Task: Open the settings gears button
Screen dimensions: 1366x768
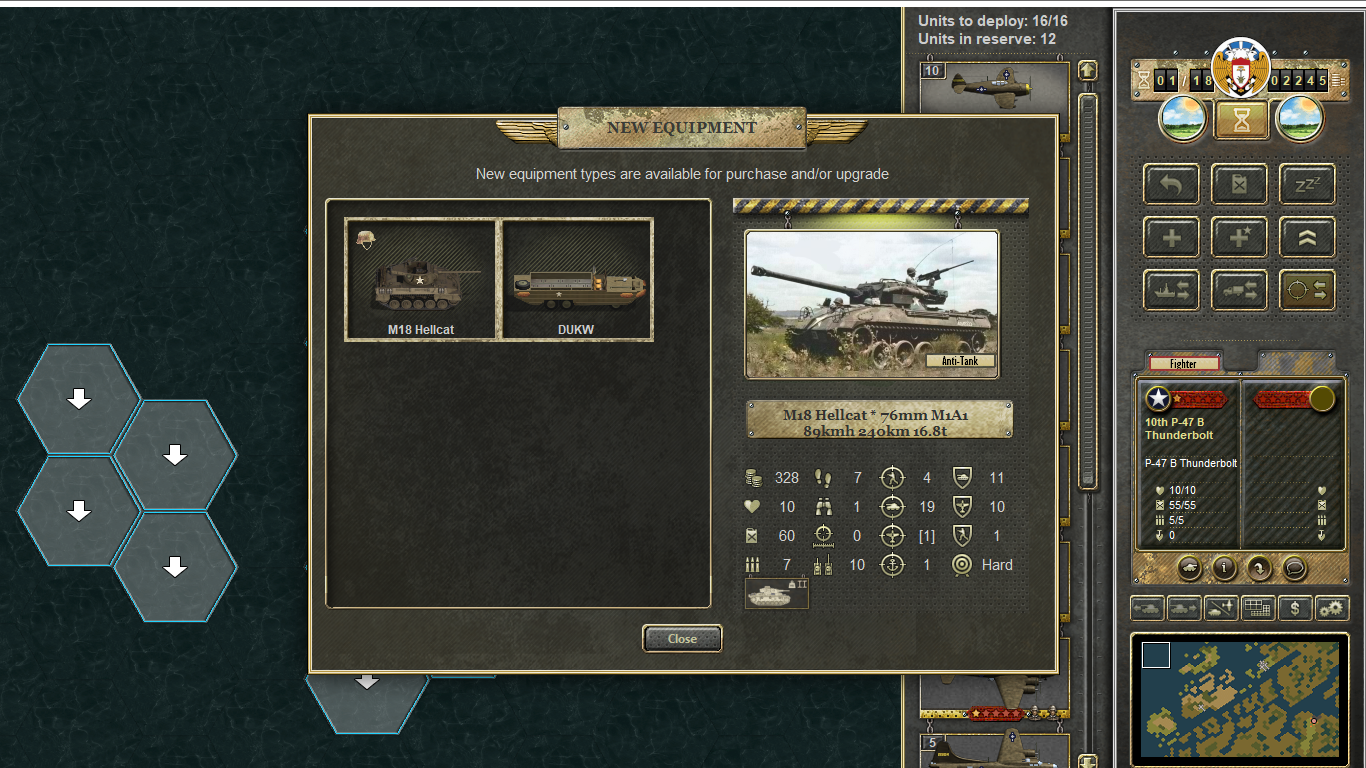Action: click(1332, 607)
